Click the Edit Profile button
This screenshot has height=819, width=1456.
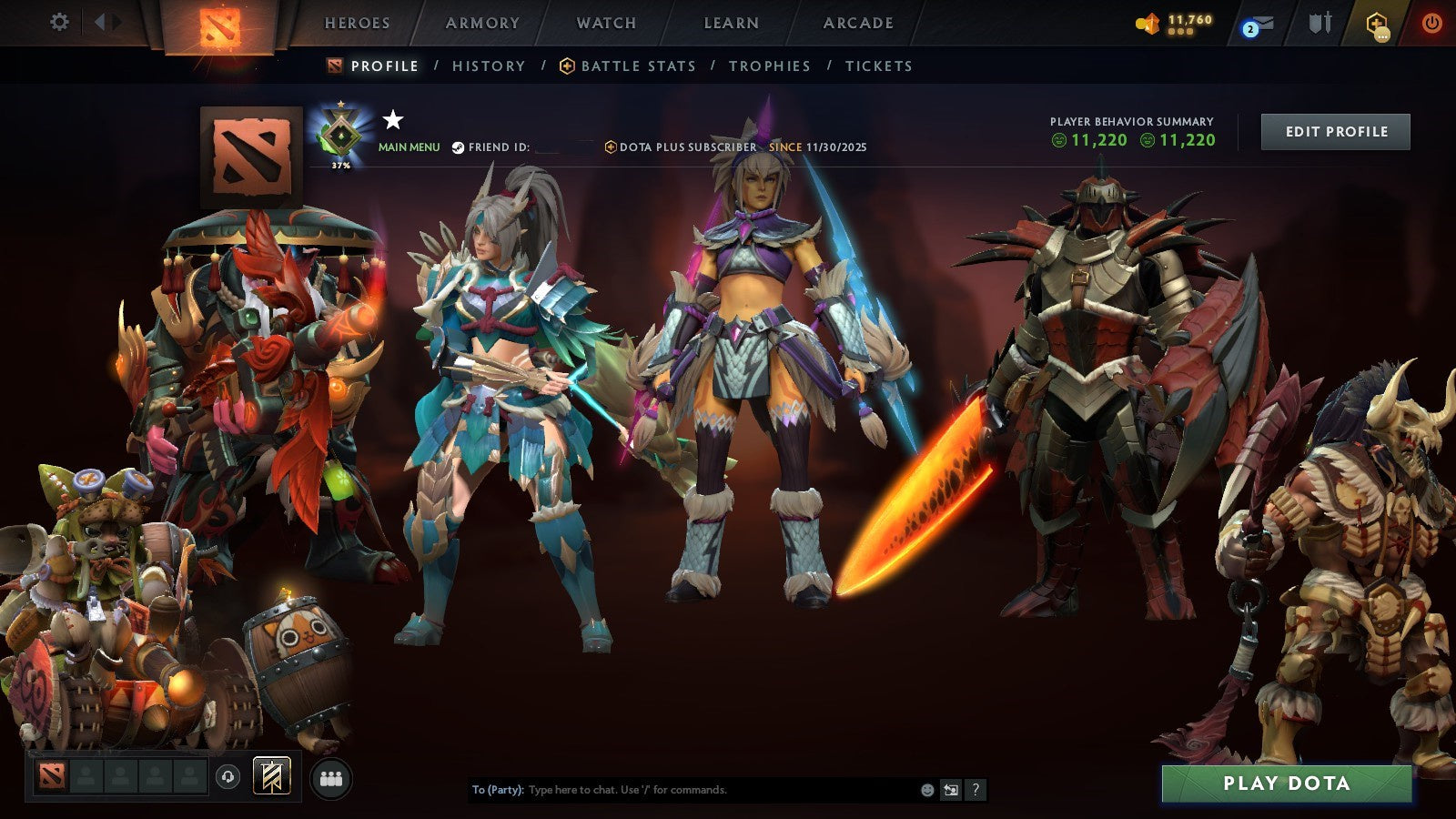pyautogui.click(x=1335, y=131)
